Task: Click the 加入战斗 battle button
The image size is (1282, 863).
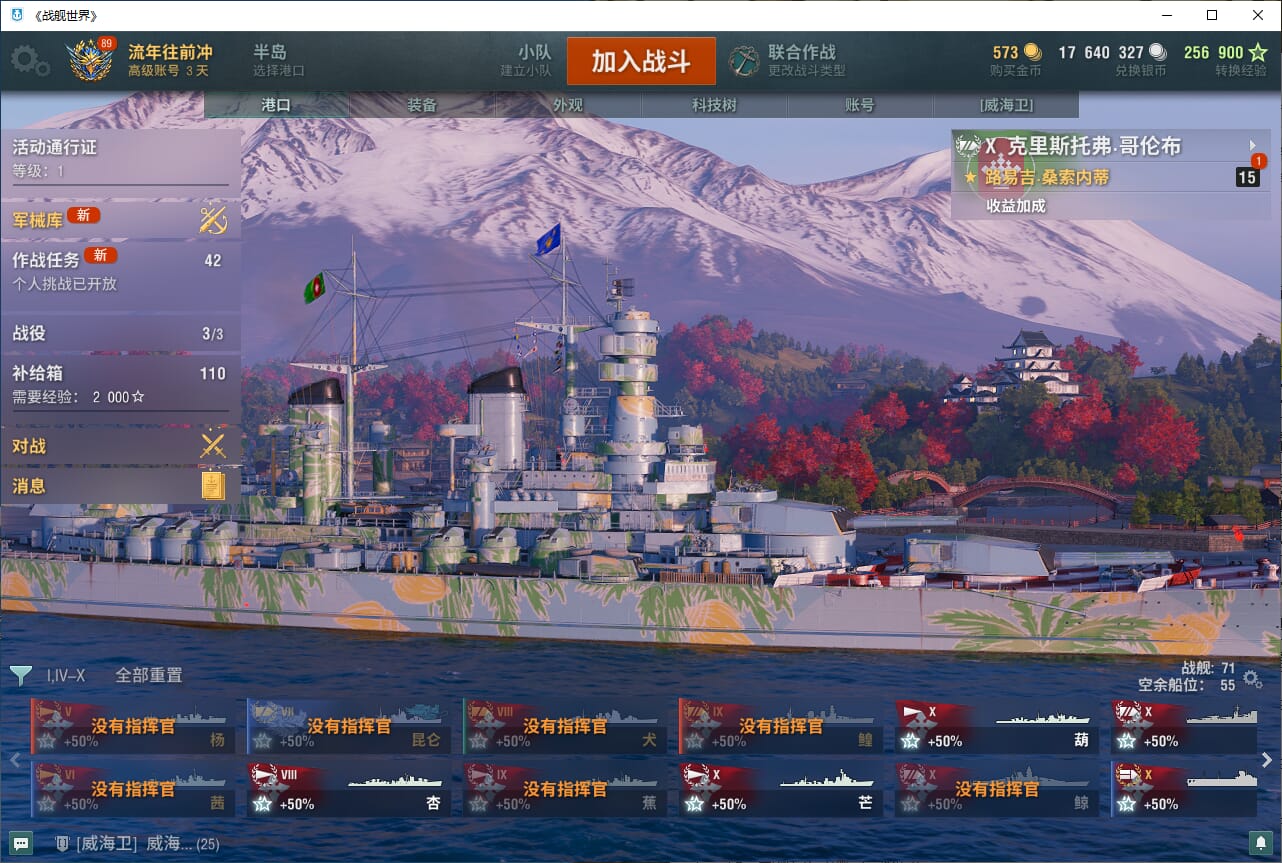Action: tap(641, 61)
